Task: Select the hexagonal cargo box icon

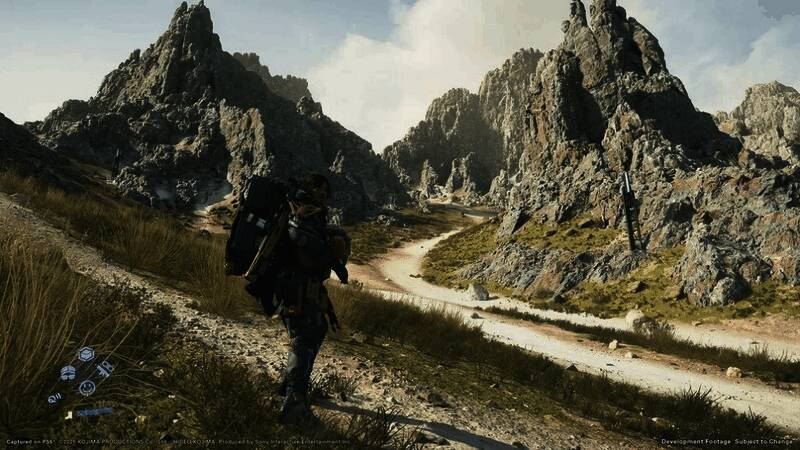Action: pyautogui.click(x=86, y=354)
